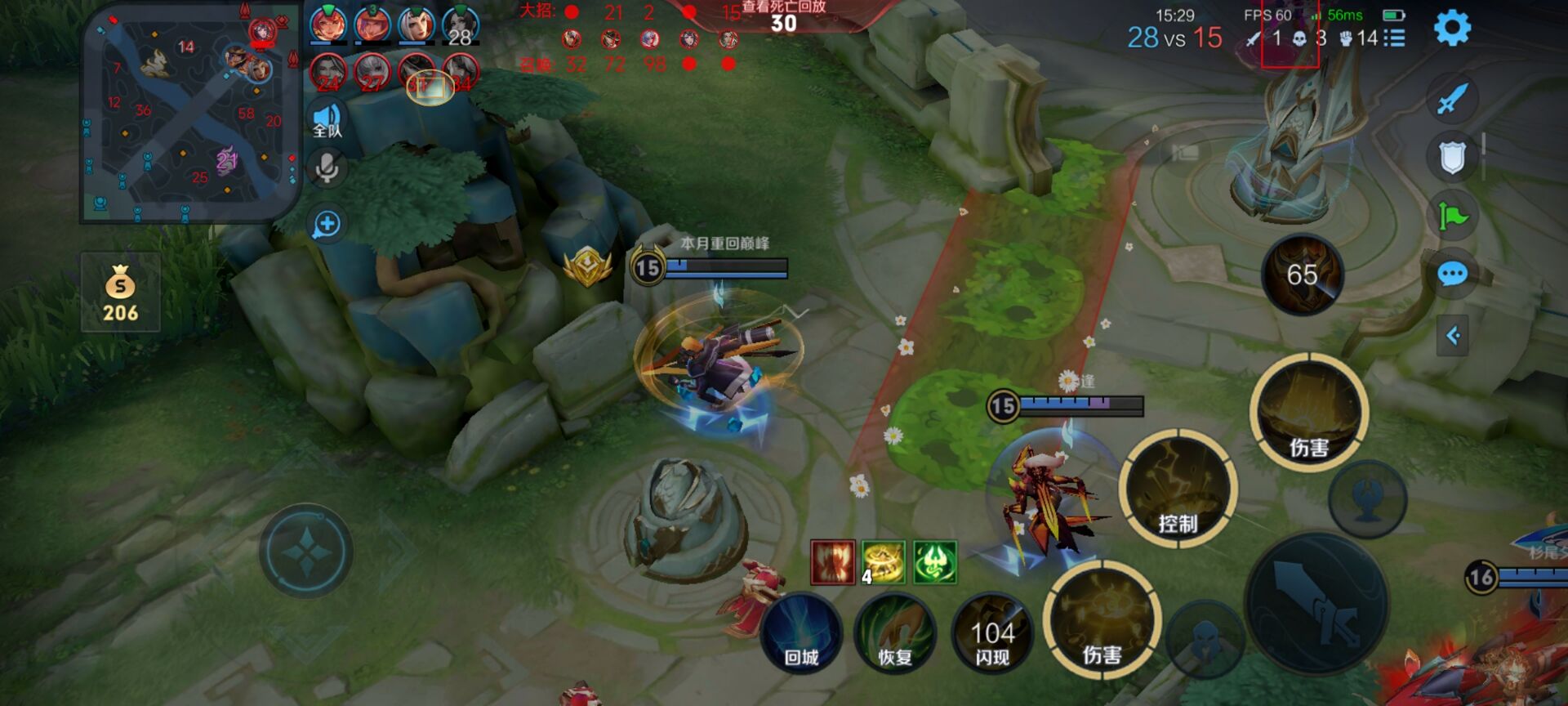Collapse the signal panel arrow
This screenshot has width=1568, height=706.
click(x=1453, y=335)
